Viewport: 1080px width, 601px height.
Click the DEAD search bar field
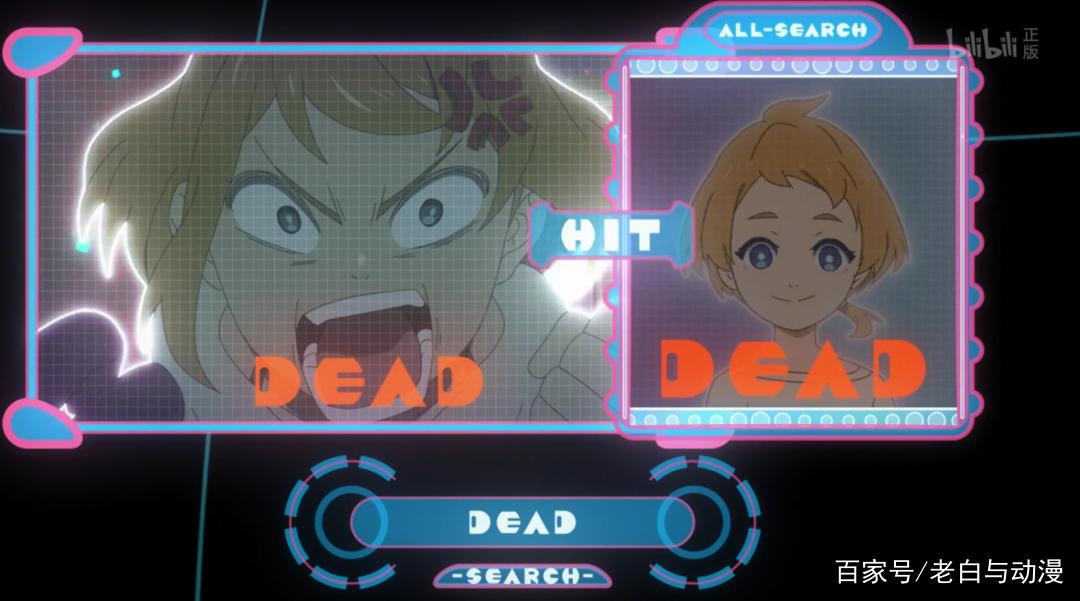tap(522, 522)
